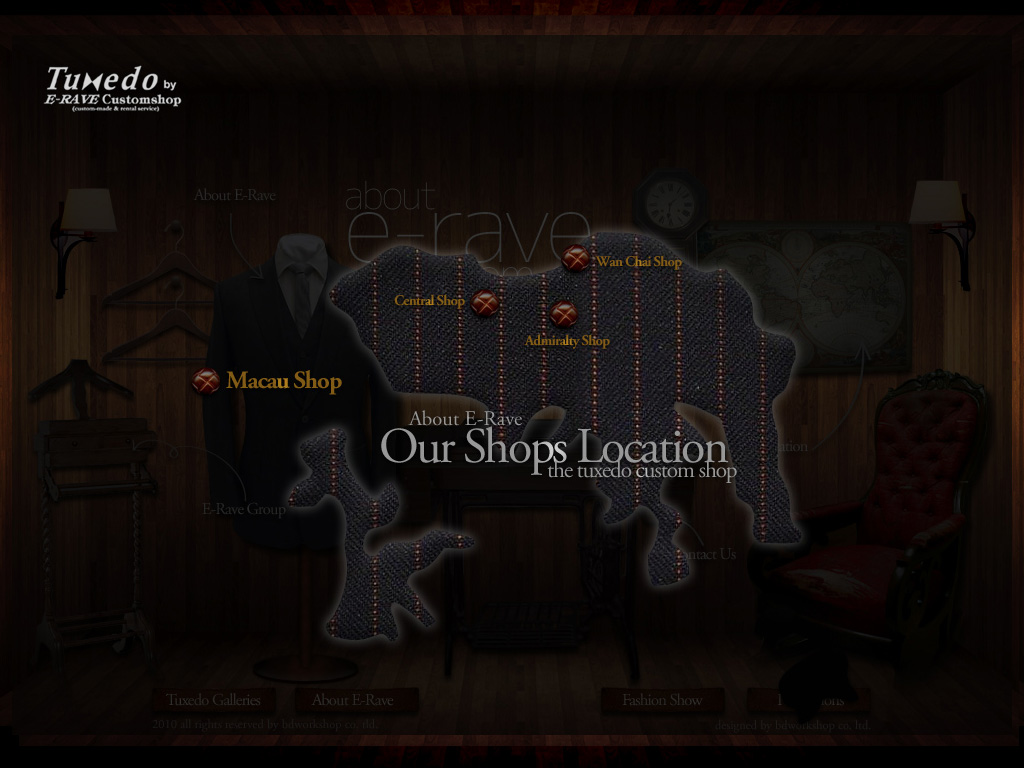Image resolution: width=1024 pixels, height=768 pixels.
Task: Click the Tuxedo by E-Rave Customshop logo
Action: 112,88
